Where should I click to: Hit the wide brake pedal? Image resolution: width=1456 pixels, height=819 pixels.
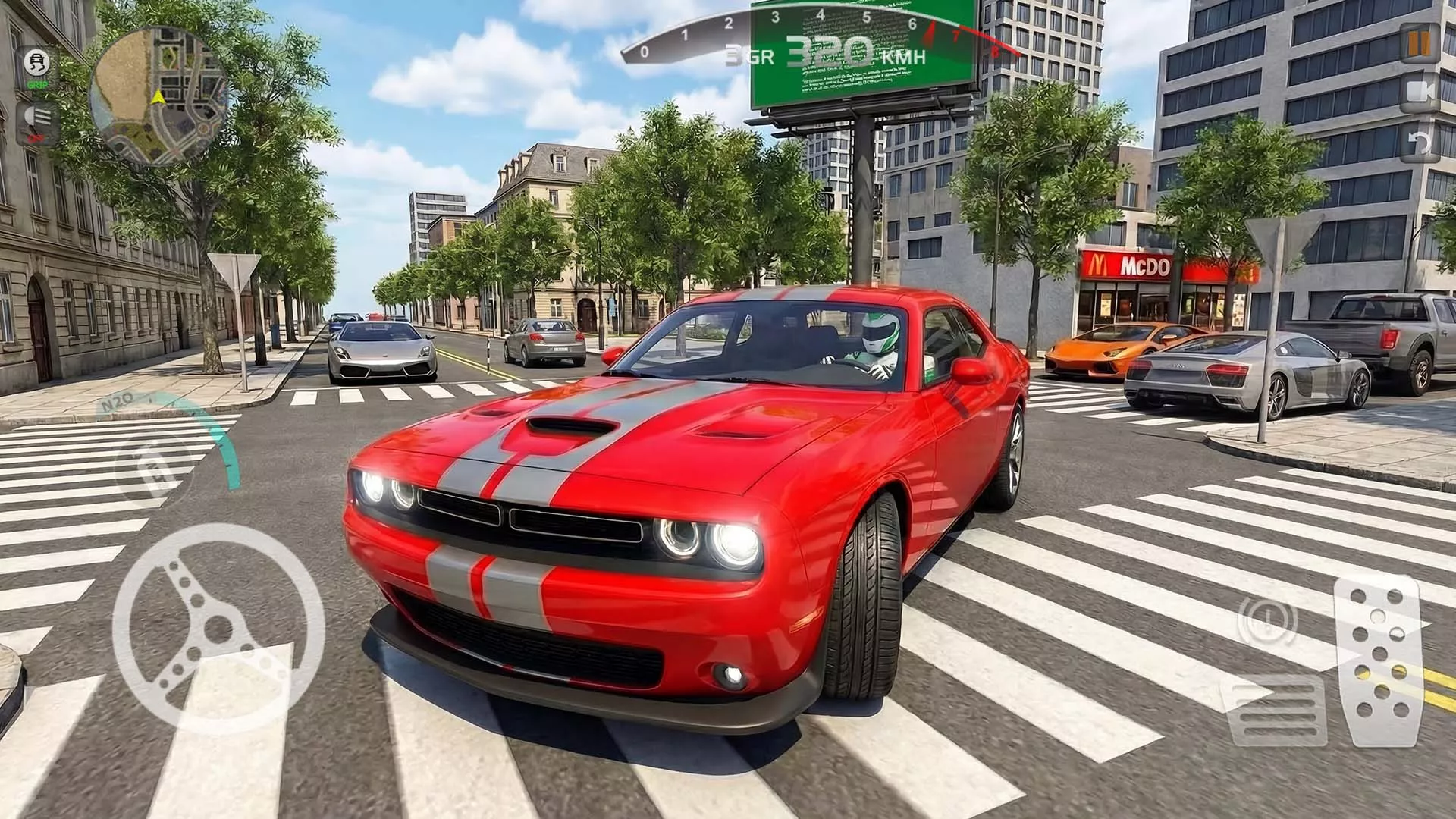pos(1279,711)
